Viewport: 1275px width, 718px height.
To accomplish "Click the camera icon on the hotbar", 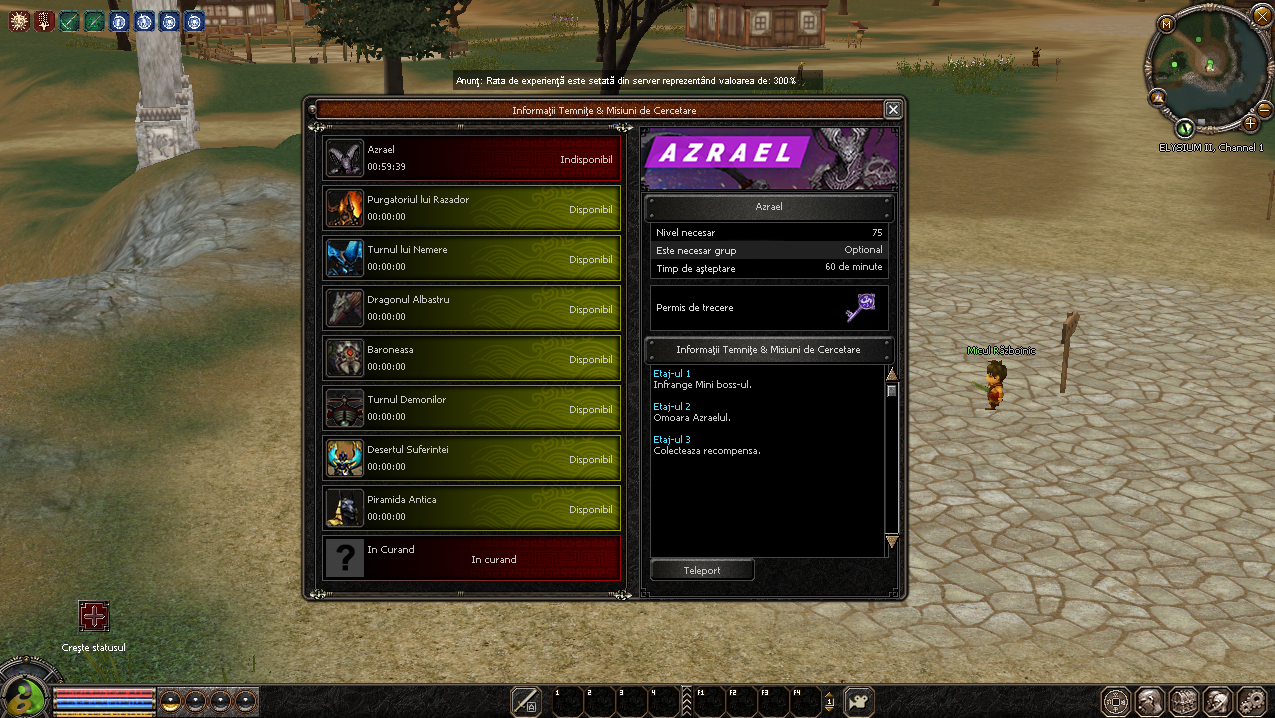I will pyautogui.click(x=859, y=700).
